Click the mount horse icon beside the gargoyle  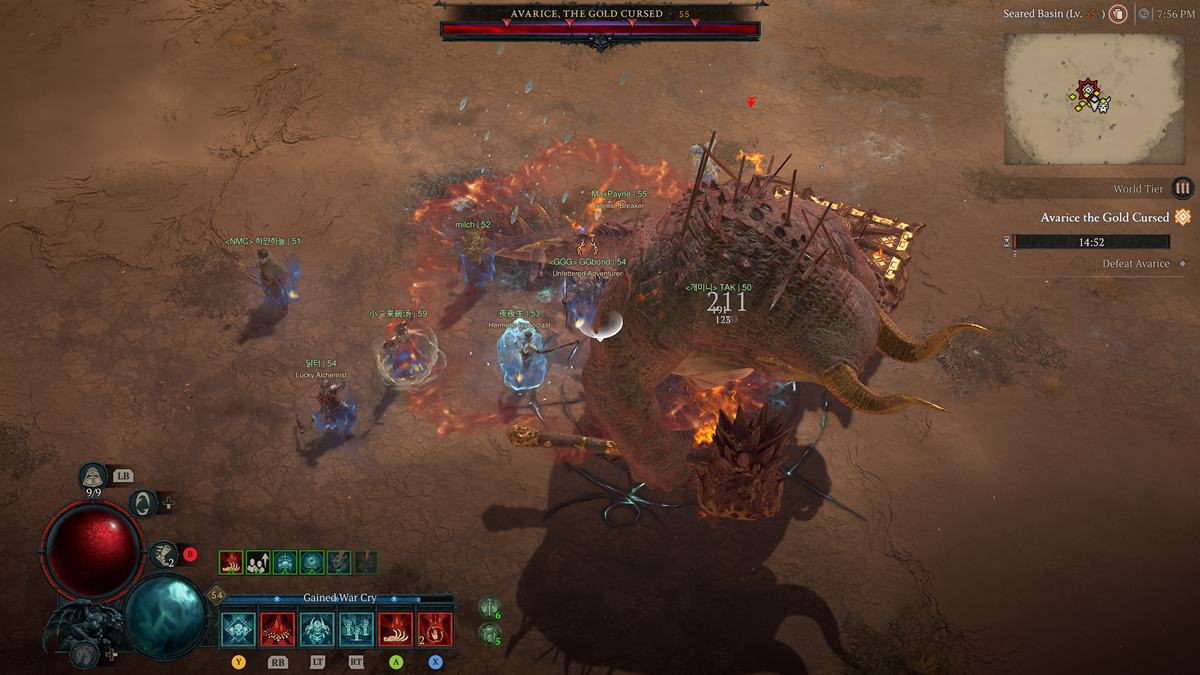[x=84, y=653]
